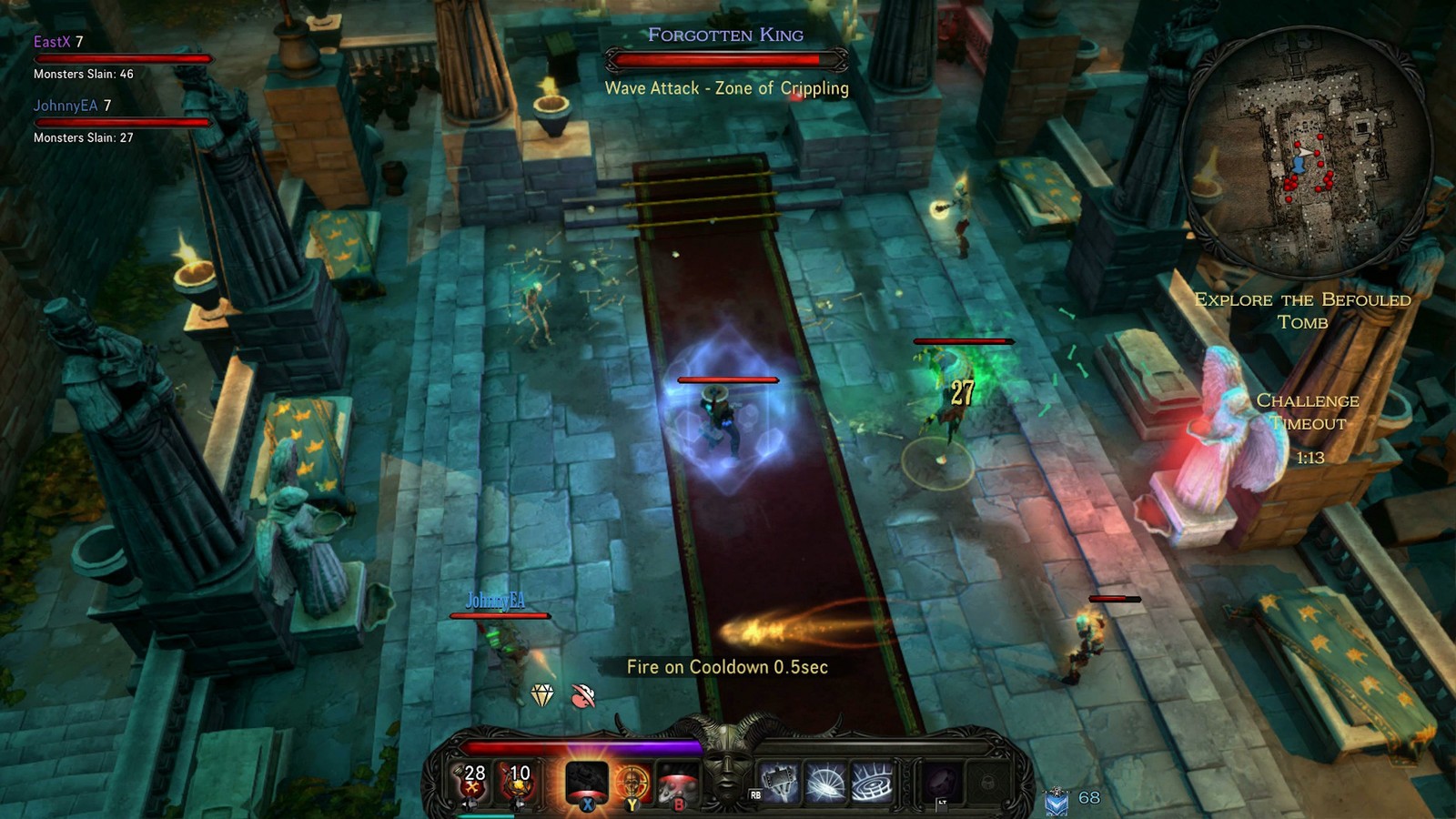This screenshot has height=819, width=1456.
Task: Select the Forgotten King boss nameplate
Action: click(x=726, y=35)
